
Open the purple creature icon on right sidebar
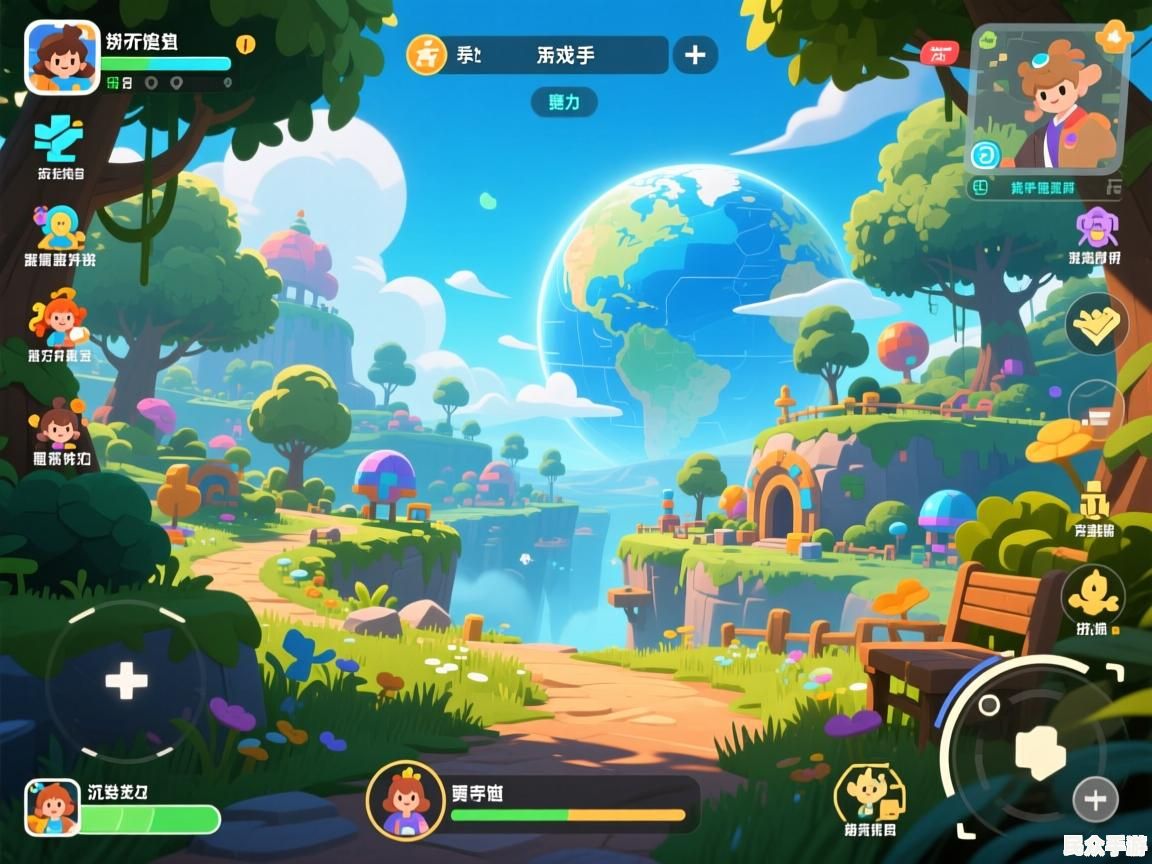1095,228
